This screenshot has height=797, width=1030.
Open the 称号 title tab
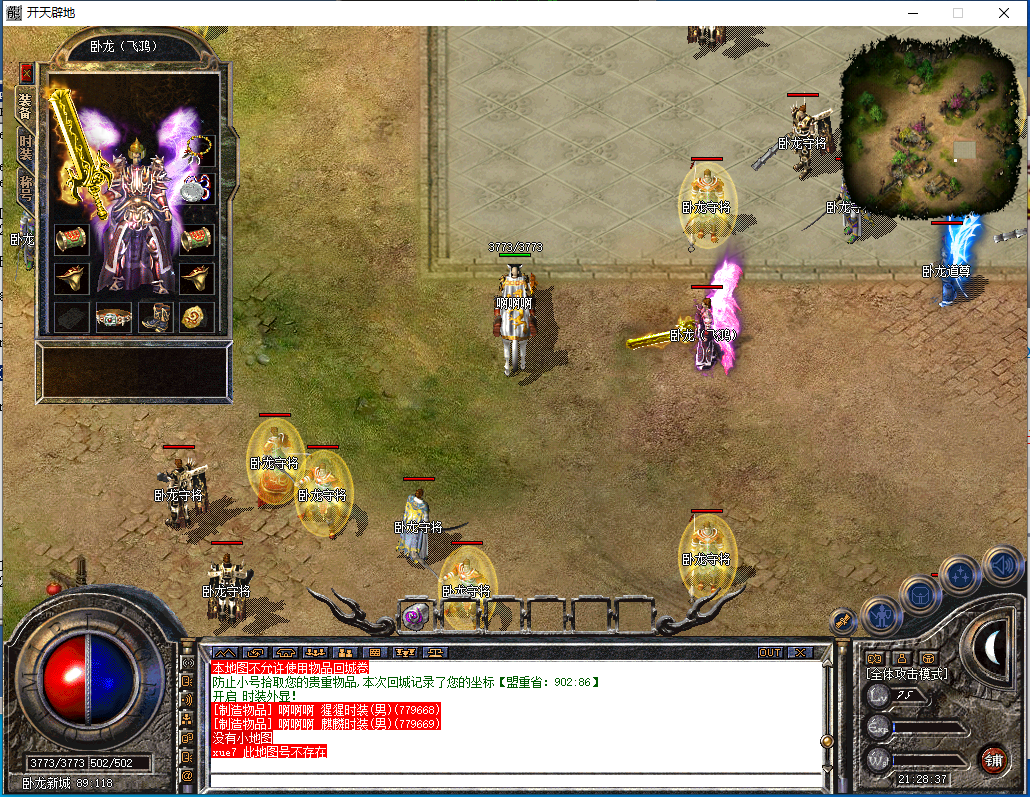[x=25, y=187]
